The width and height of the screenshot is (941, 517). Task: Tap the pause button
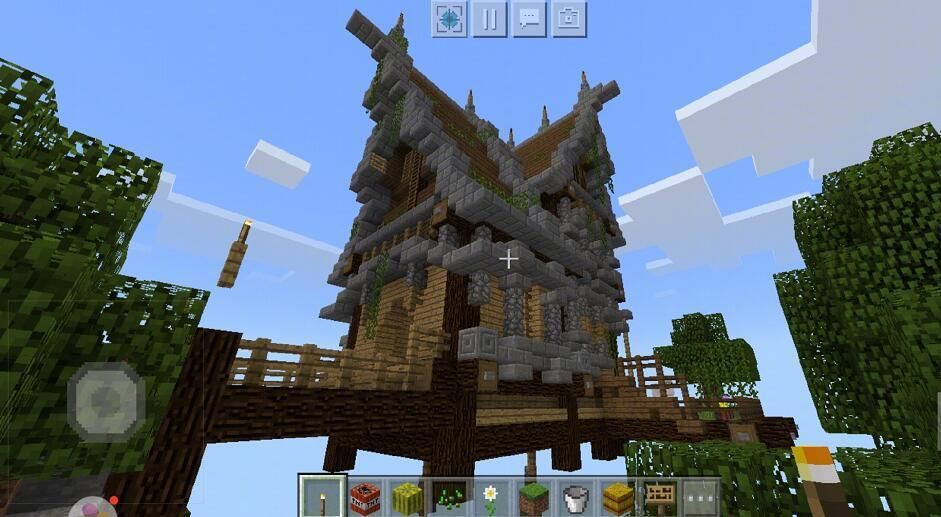[489, 19]
